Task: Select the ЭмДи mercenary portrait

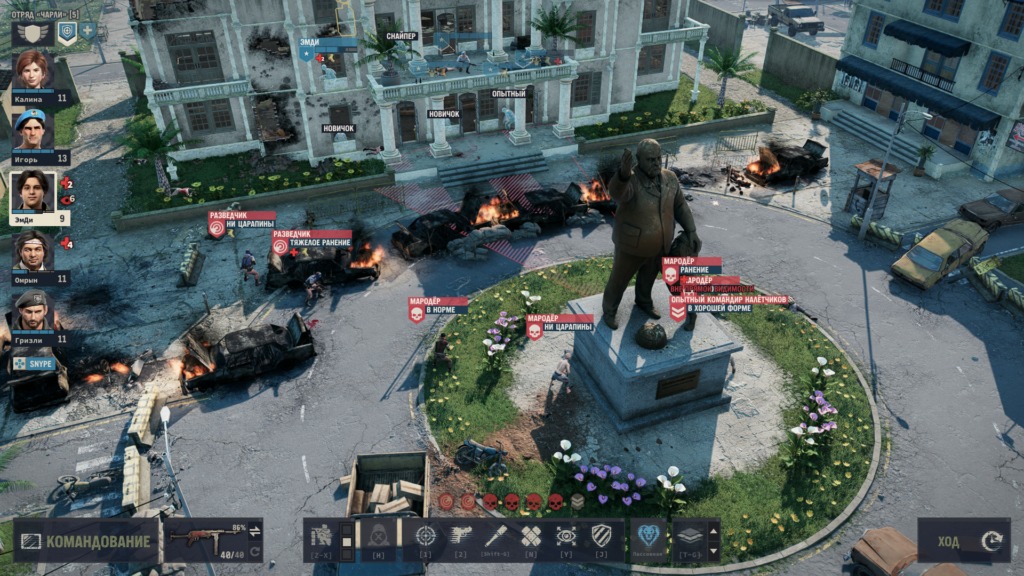Action: pyautogui.click(x=32, y=191)
